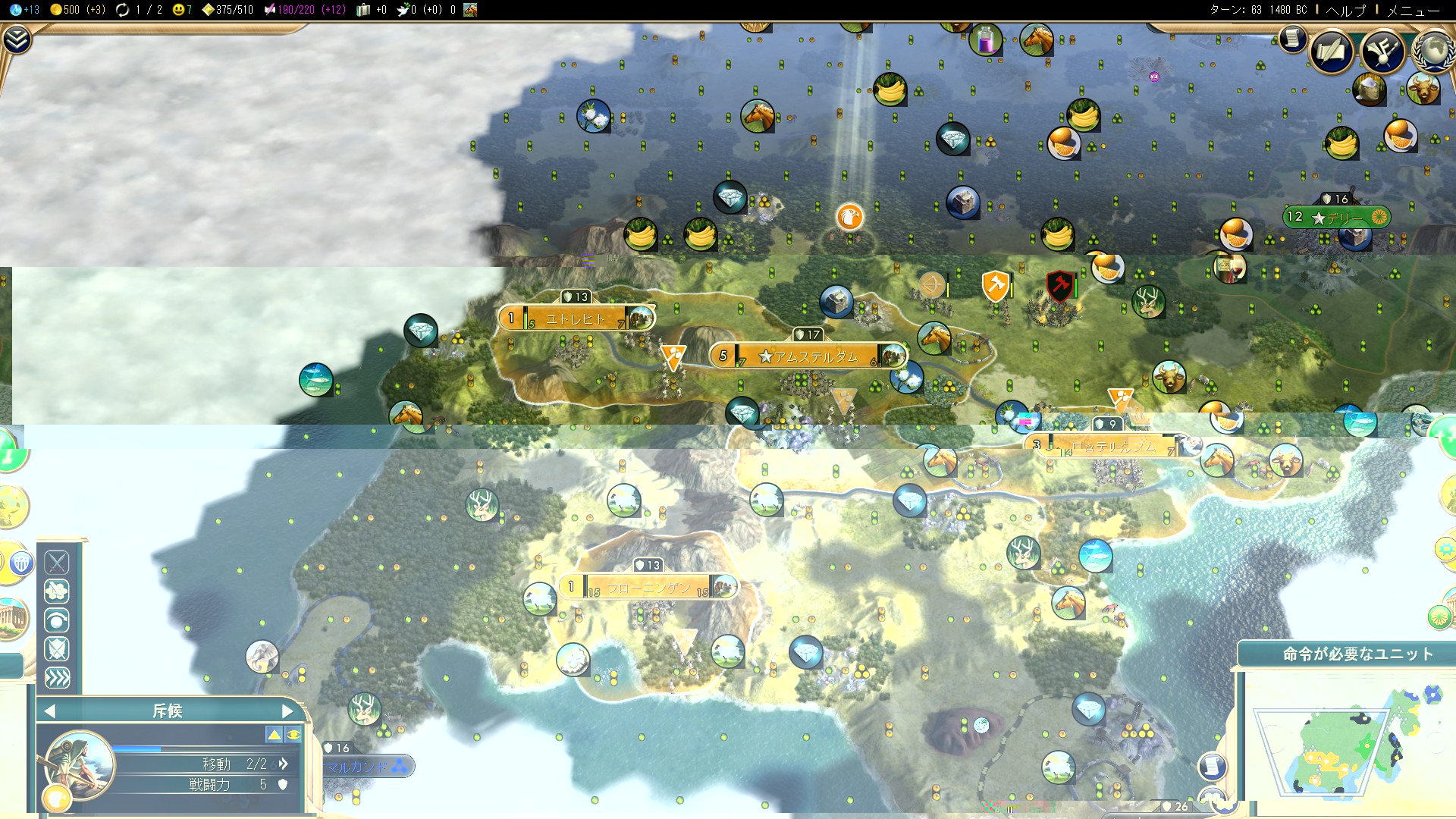This screenshot has width=1456, height=819.
Task: Open the social policies music-note button
Action: (1383, 52)
